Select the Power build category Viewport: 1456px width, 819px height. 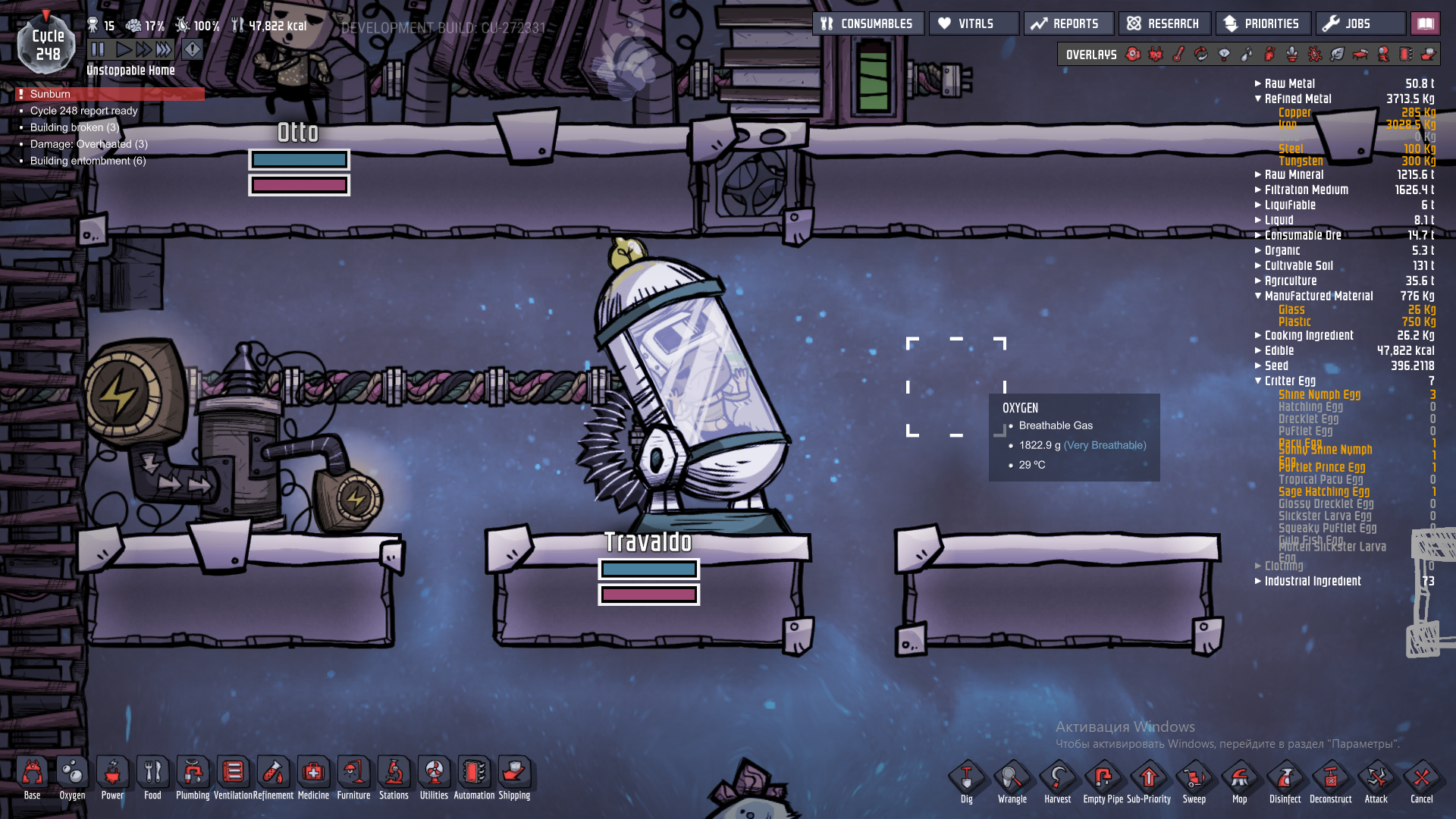(x=112, y=777)
